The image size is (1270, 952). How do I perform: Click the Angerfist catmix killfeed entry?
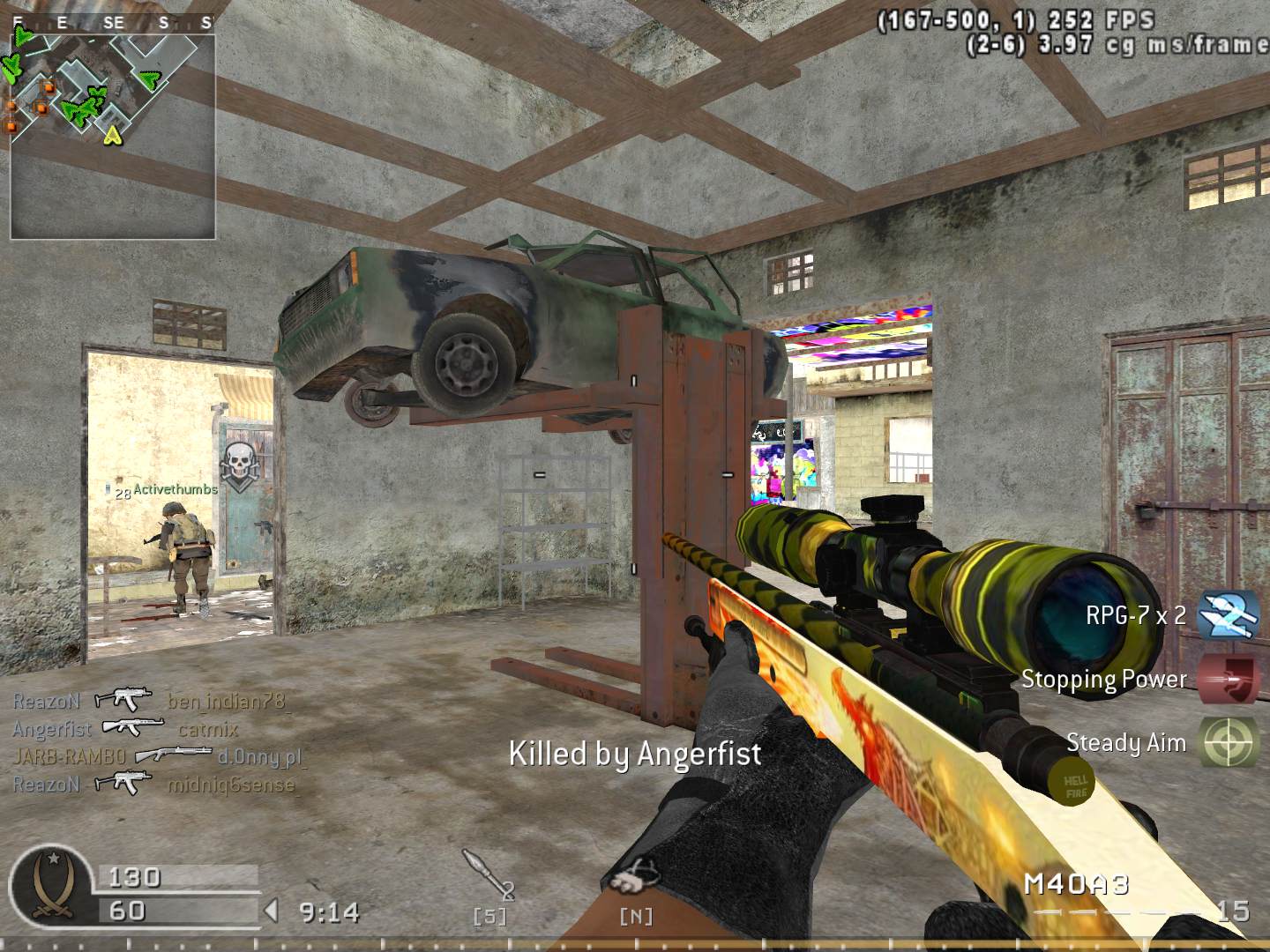[125, 728]
